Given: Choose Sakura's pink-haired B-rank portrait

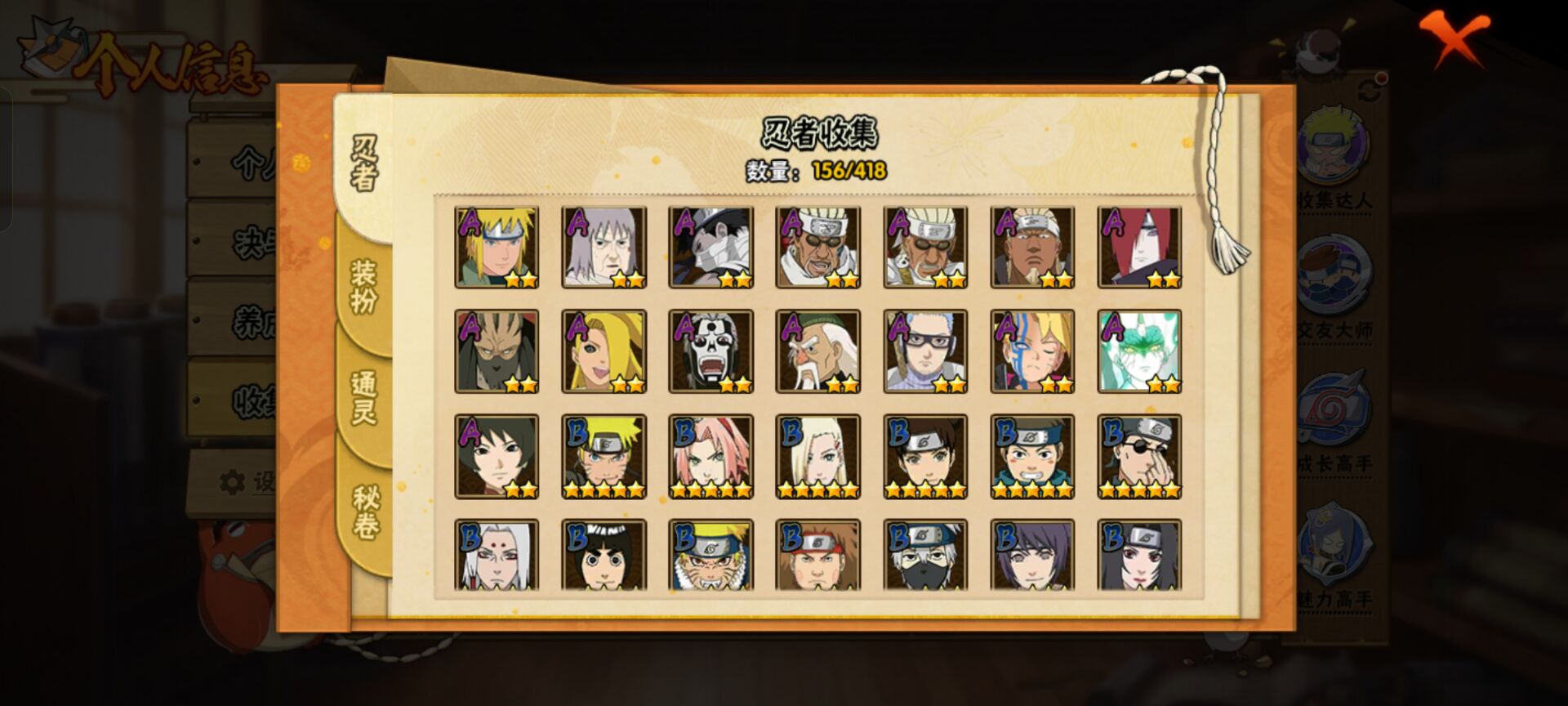Looking at the screenshot, I should tap(710, 456).
